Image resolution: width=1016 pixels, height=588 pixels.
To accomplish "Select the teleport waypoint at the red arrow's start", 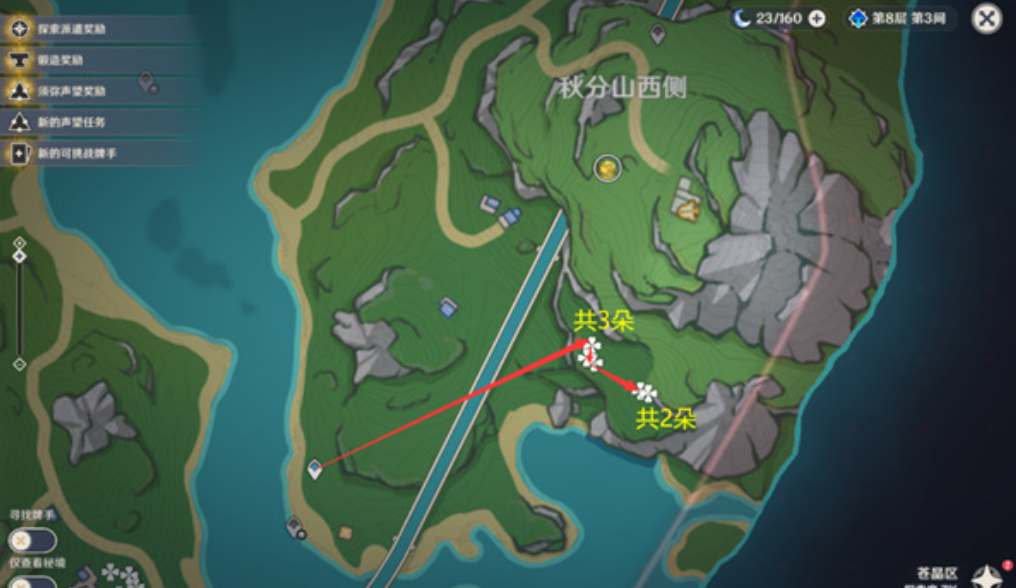I will [x=315, y=468].
